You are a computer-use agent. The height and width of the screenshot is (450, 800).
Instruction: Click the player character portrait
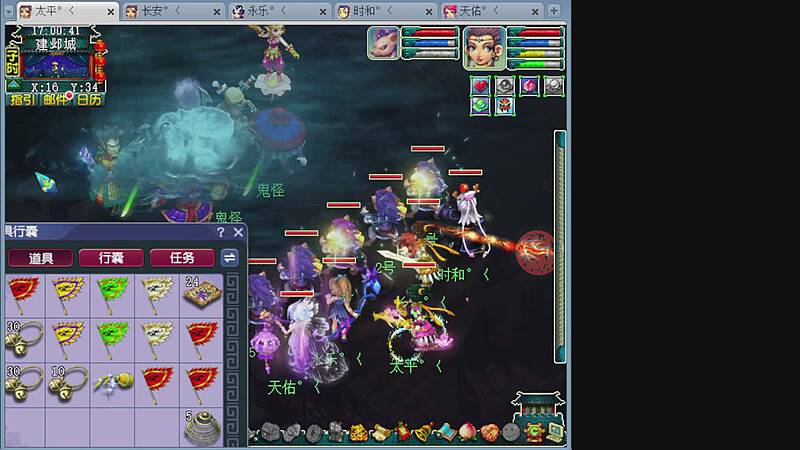[x=483, y=46]
